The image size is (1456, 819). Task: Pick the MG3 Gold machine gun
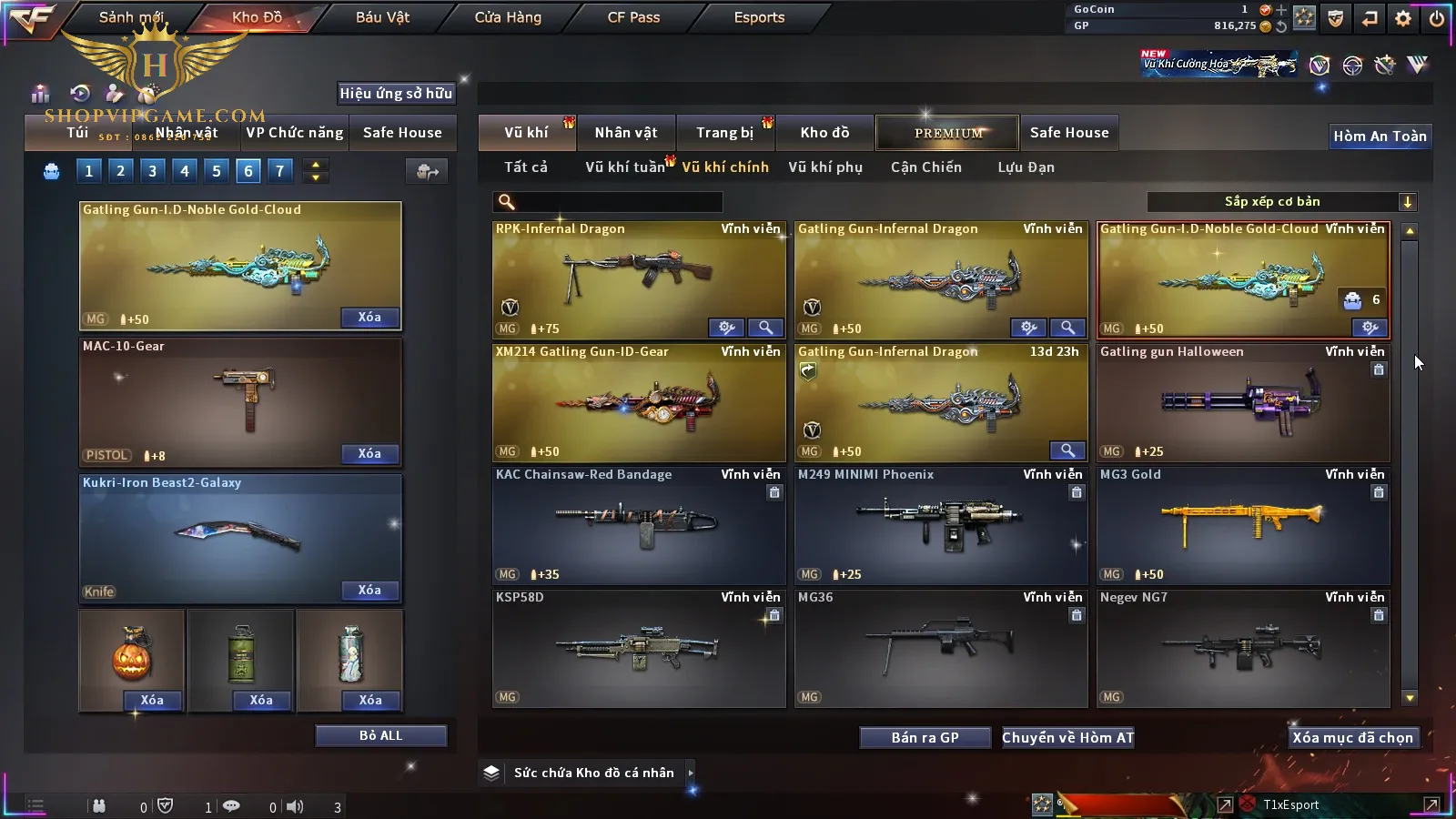click(x=1243, y=525)
